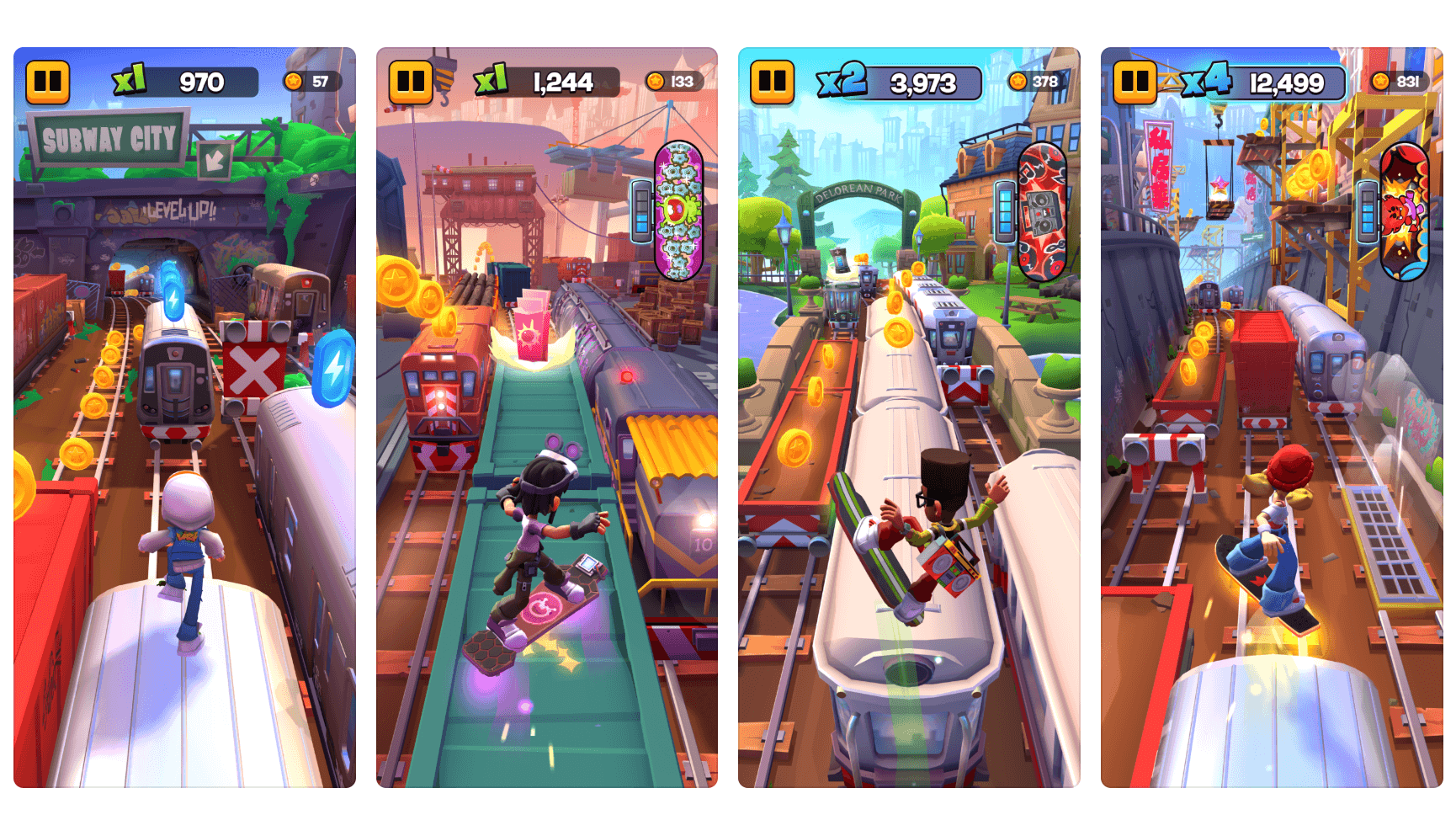The width and height of the screenshot is (1456, 820).
Task: Tap the green x1 multiplier next to 1,244
Action: click(x=490, y=81)
